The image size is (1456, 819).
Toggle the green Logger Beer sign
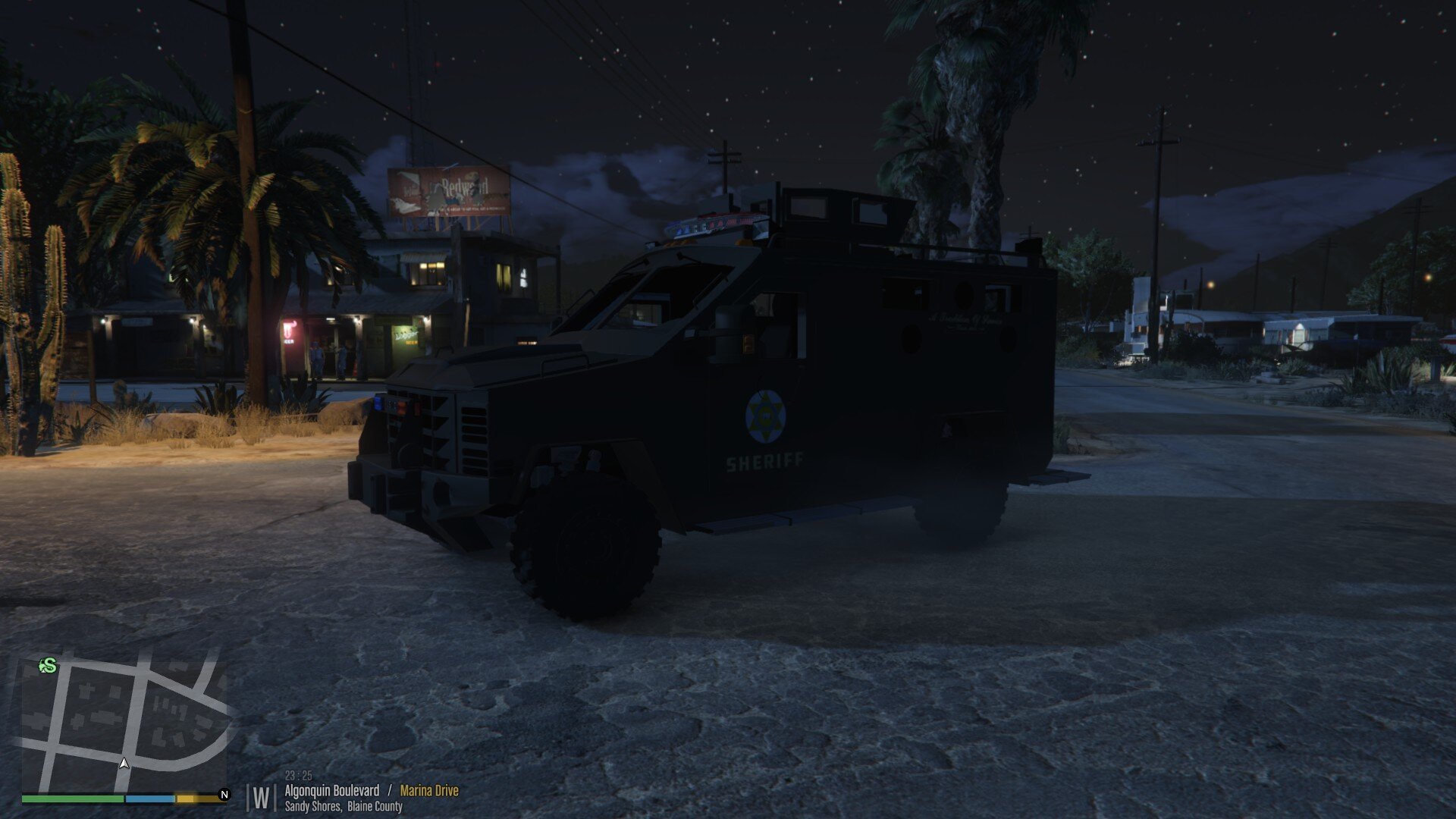(407, 338)
